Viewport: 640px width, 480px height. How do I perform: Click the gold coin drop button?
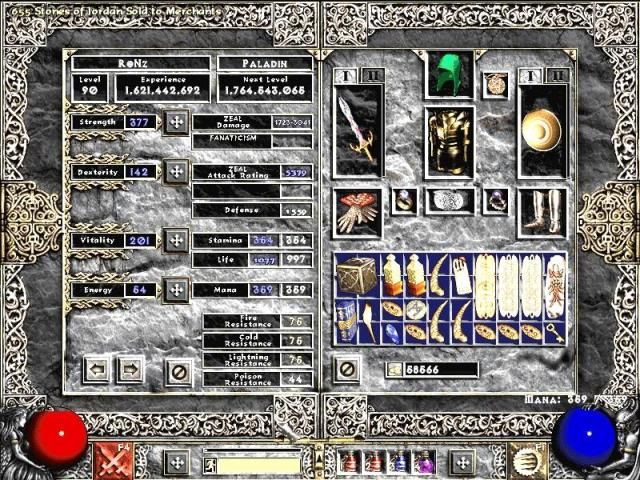[393, 370]
